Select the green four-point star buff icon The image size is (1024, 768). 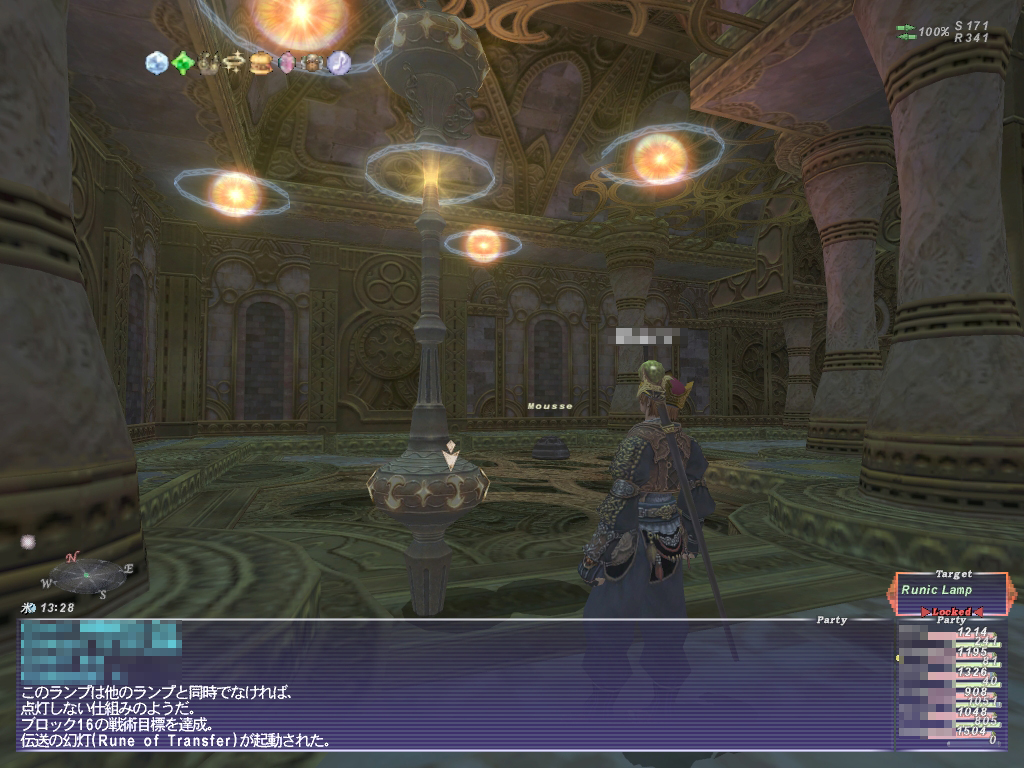[183, 63]
